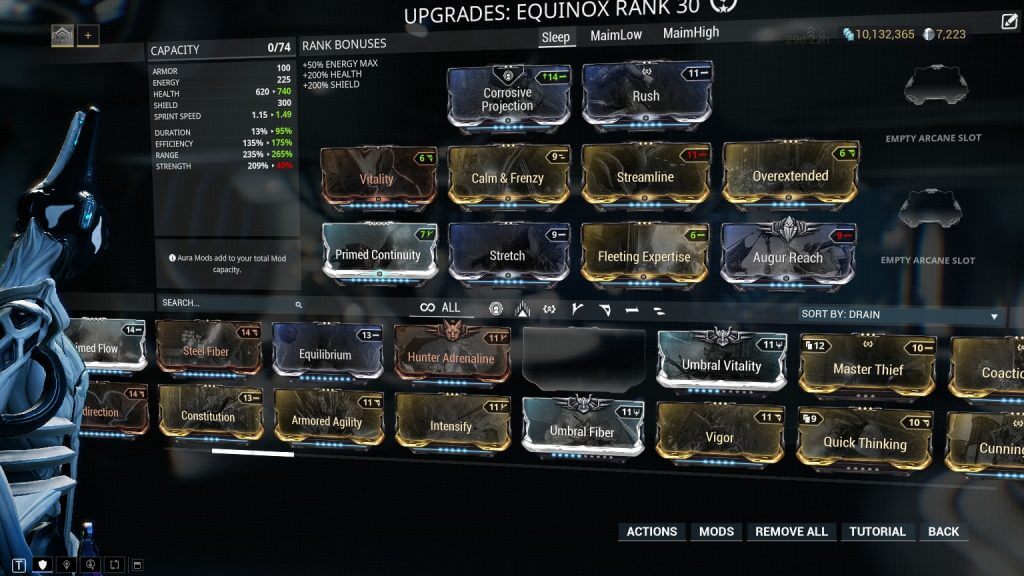The height and width of the screenshot is (576, 1024).
Task: Click the Remove All button
Action: [x=791, y=532]
